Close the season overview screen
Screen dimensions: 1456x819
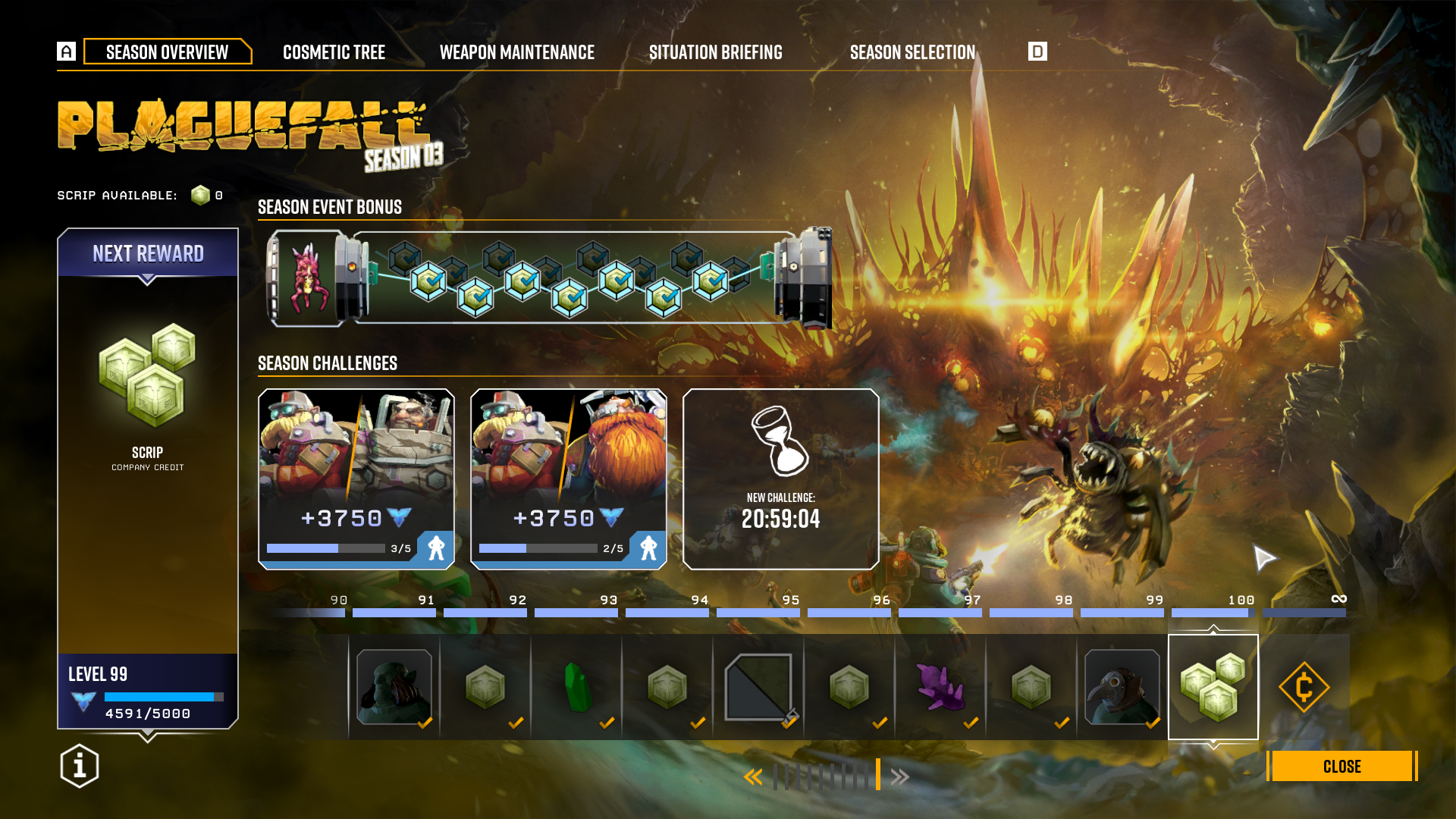tap(1341, 766)
